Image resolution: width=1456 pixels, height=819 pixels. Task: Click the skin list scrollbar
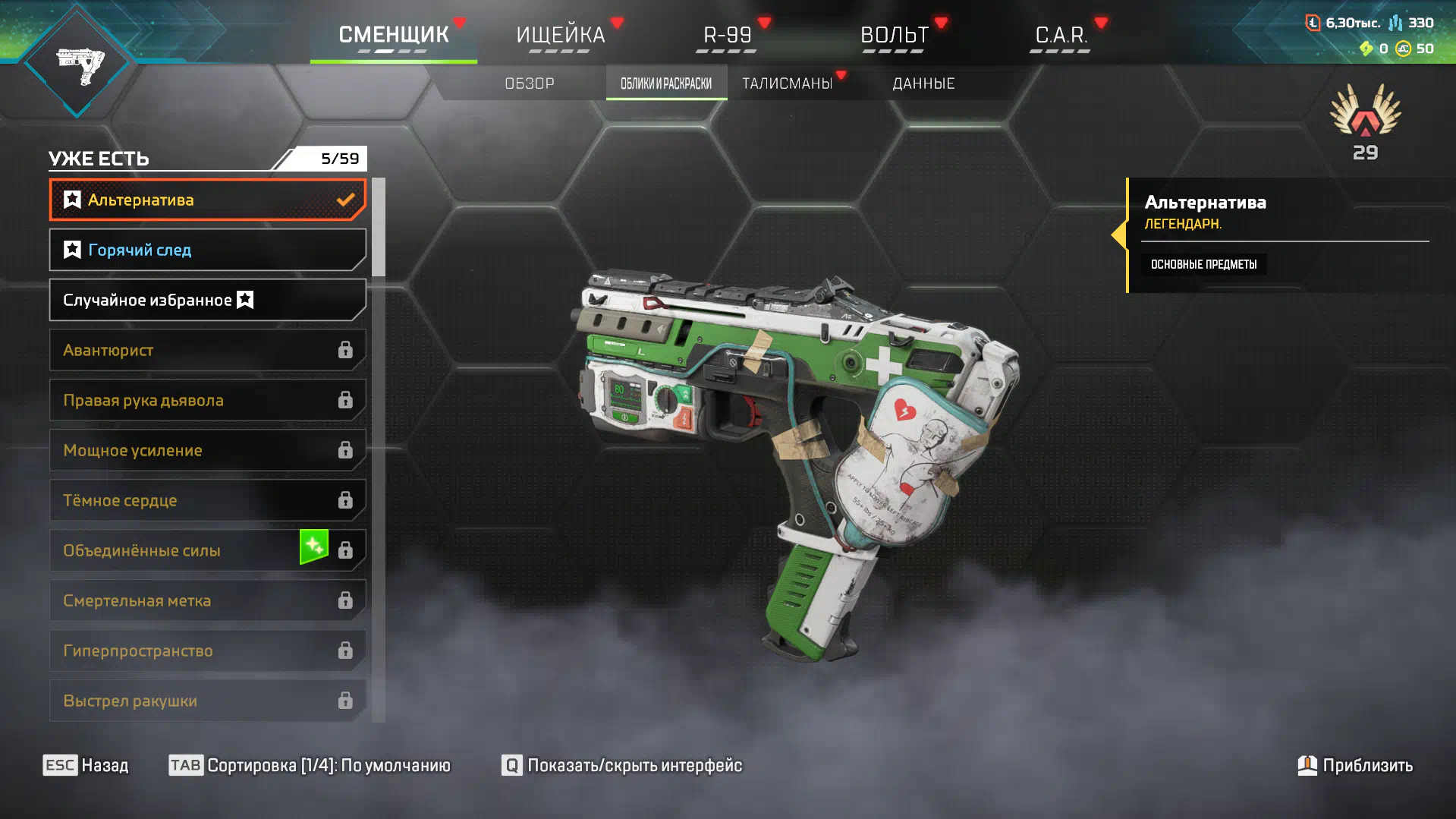pos(379,228)
